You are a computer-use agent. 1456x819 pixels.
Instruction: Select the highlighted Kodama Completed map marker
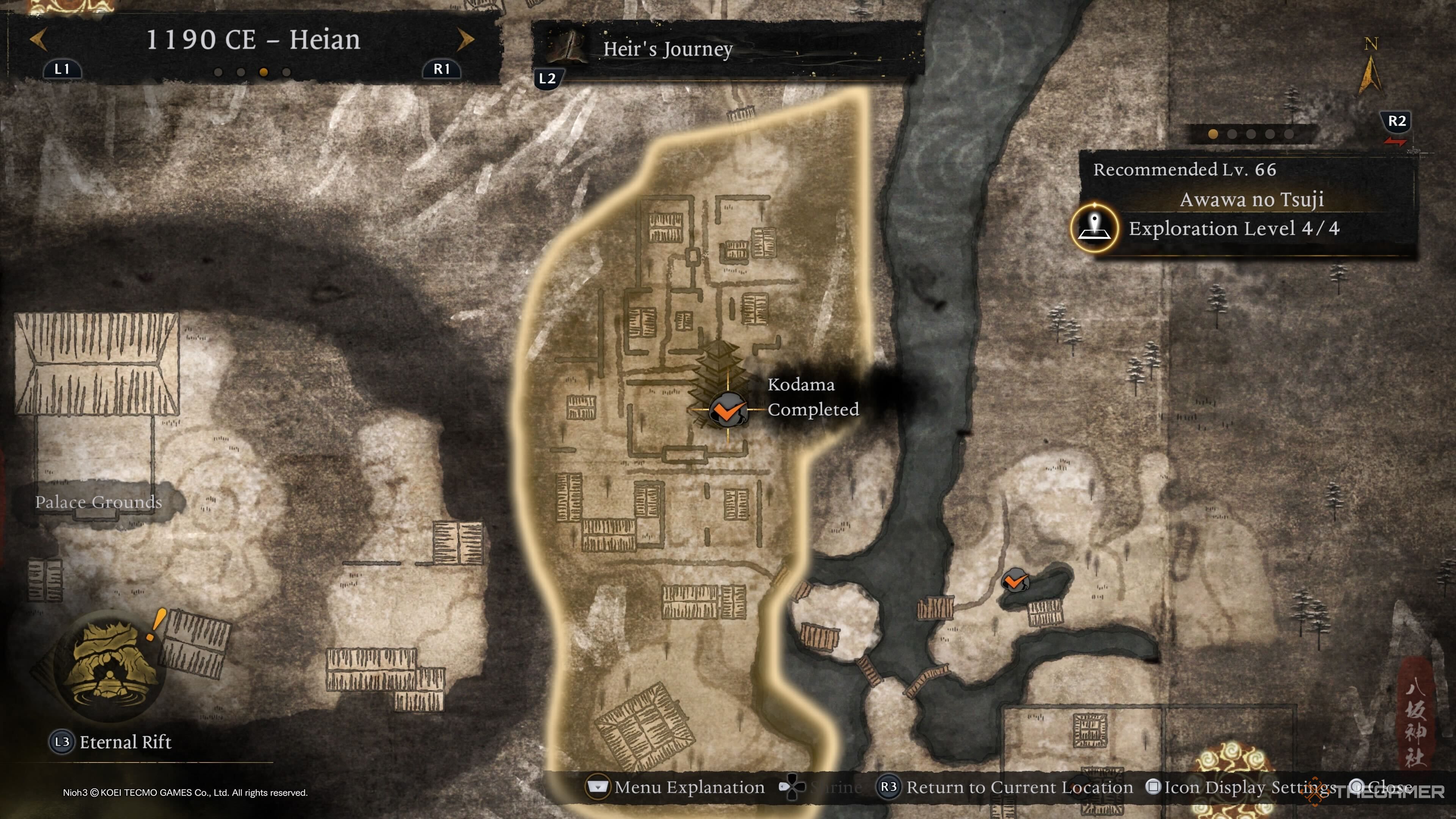point(728,409)
